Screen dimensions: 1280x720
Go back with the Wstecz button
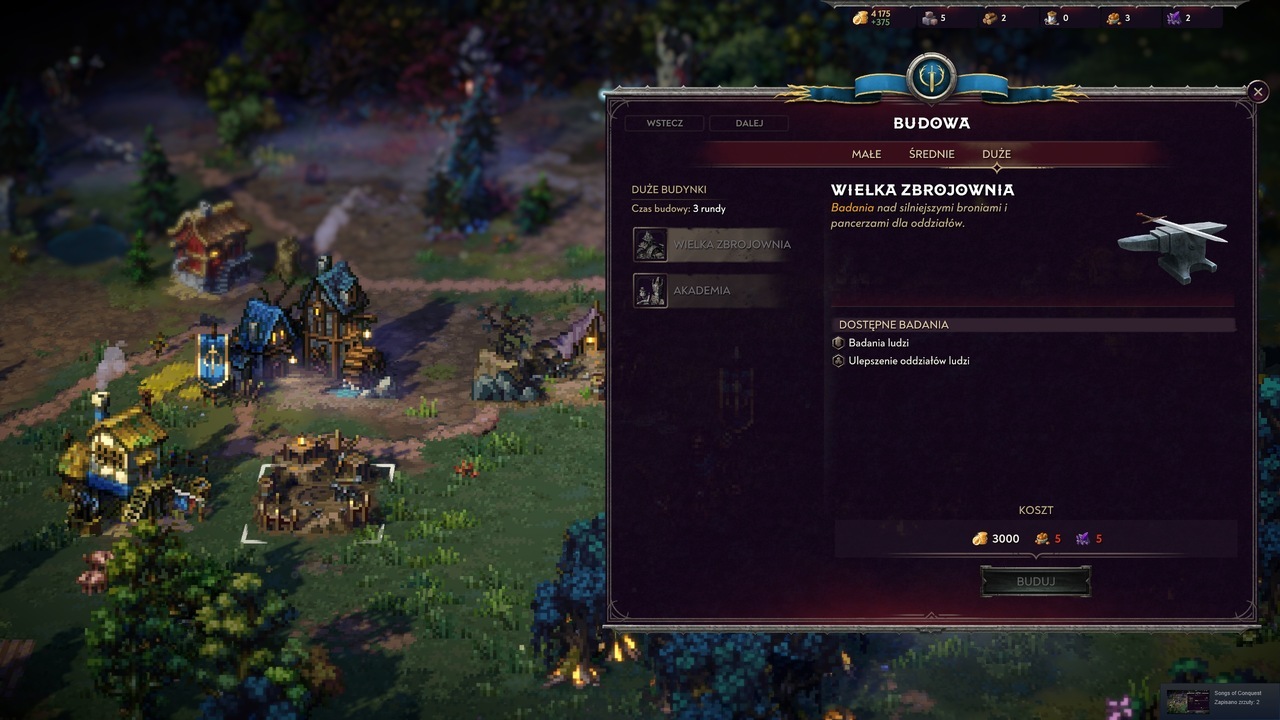point(664,123)
